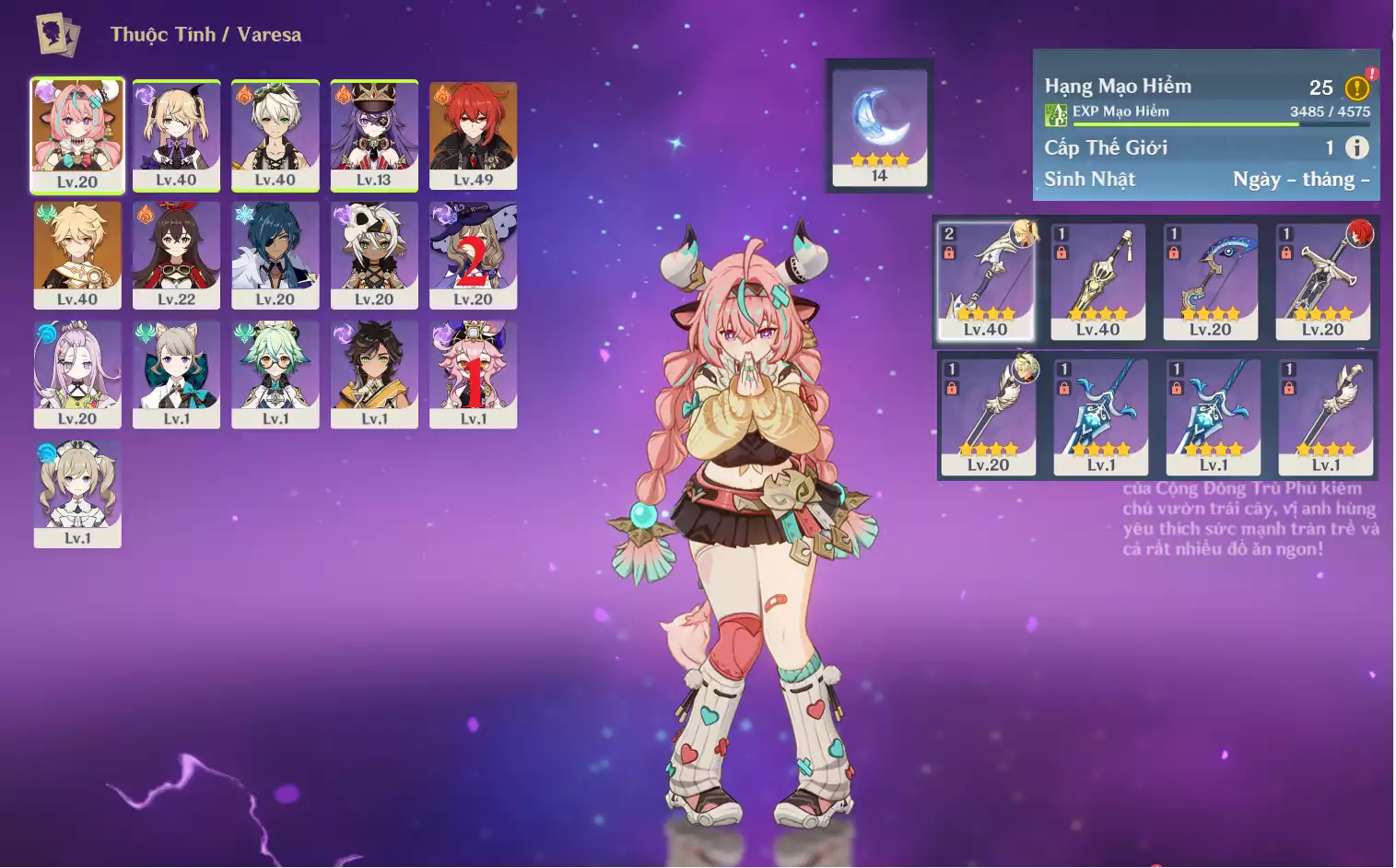Select Varesa's character portrait card
This screenshot has width=1396, height=868.
(x=77, y=135)
